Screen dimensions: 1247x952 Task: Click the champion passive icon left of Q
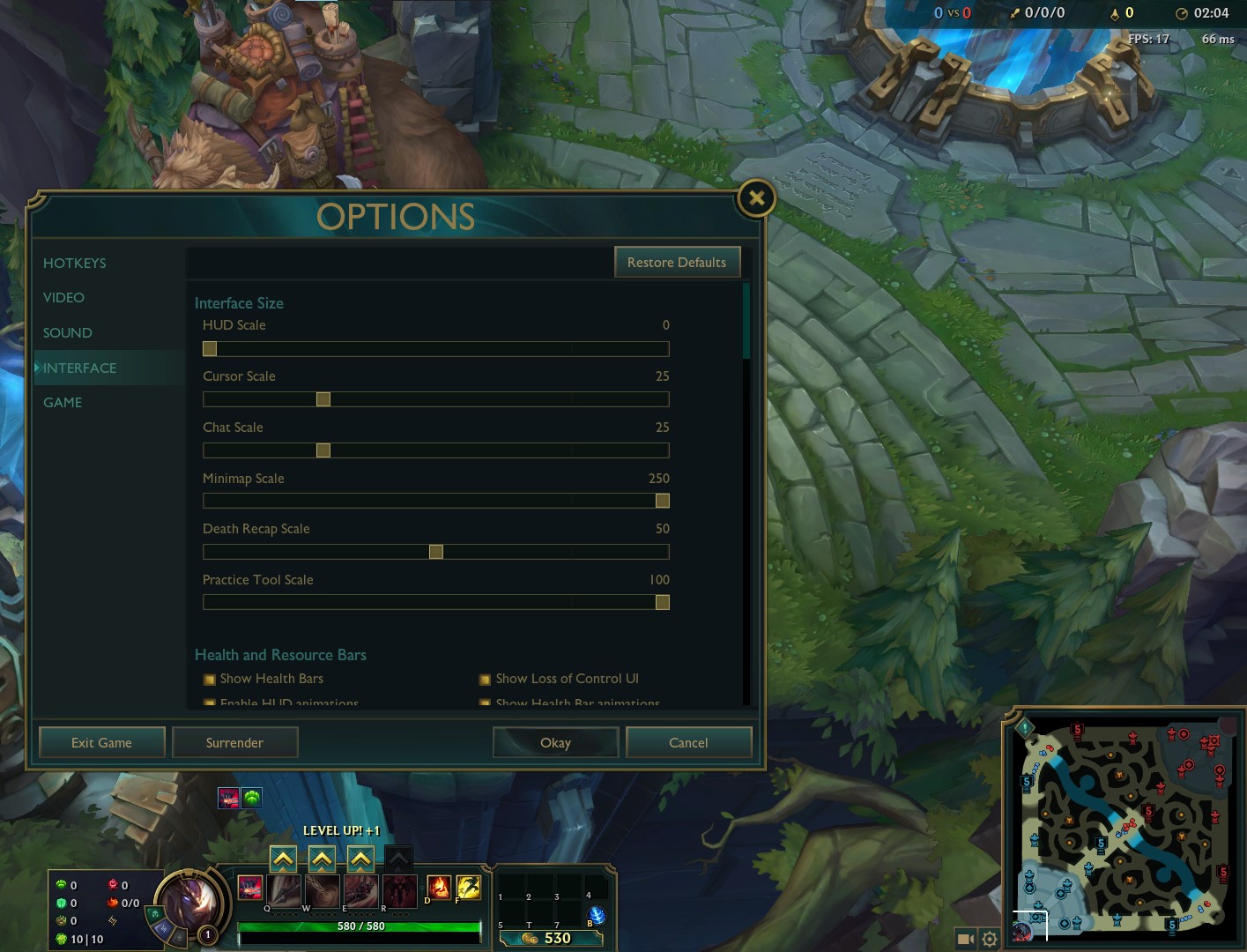click(251, 890)
